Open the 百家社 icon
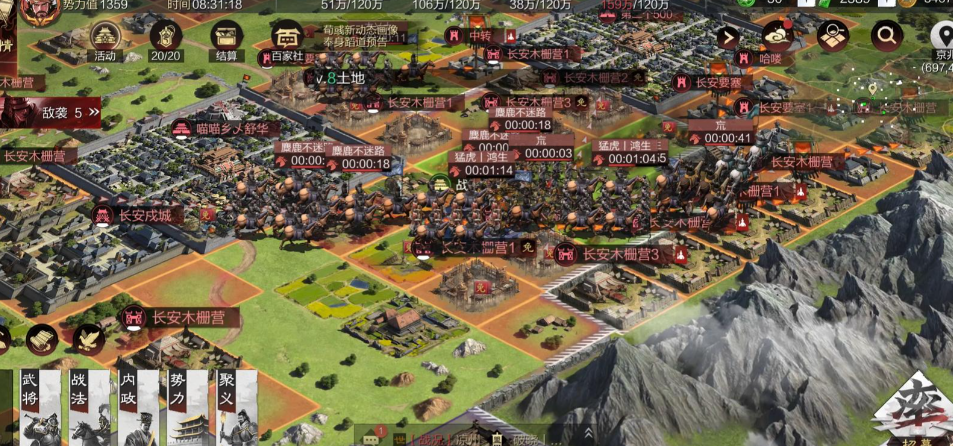The height and width of the screenshot is (446, 953). pos(287,40)
